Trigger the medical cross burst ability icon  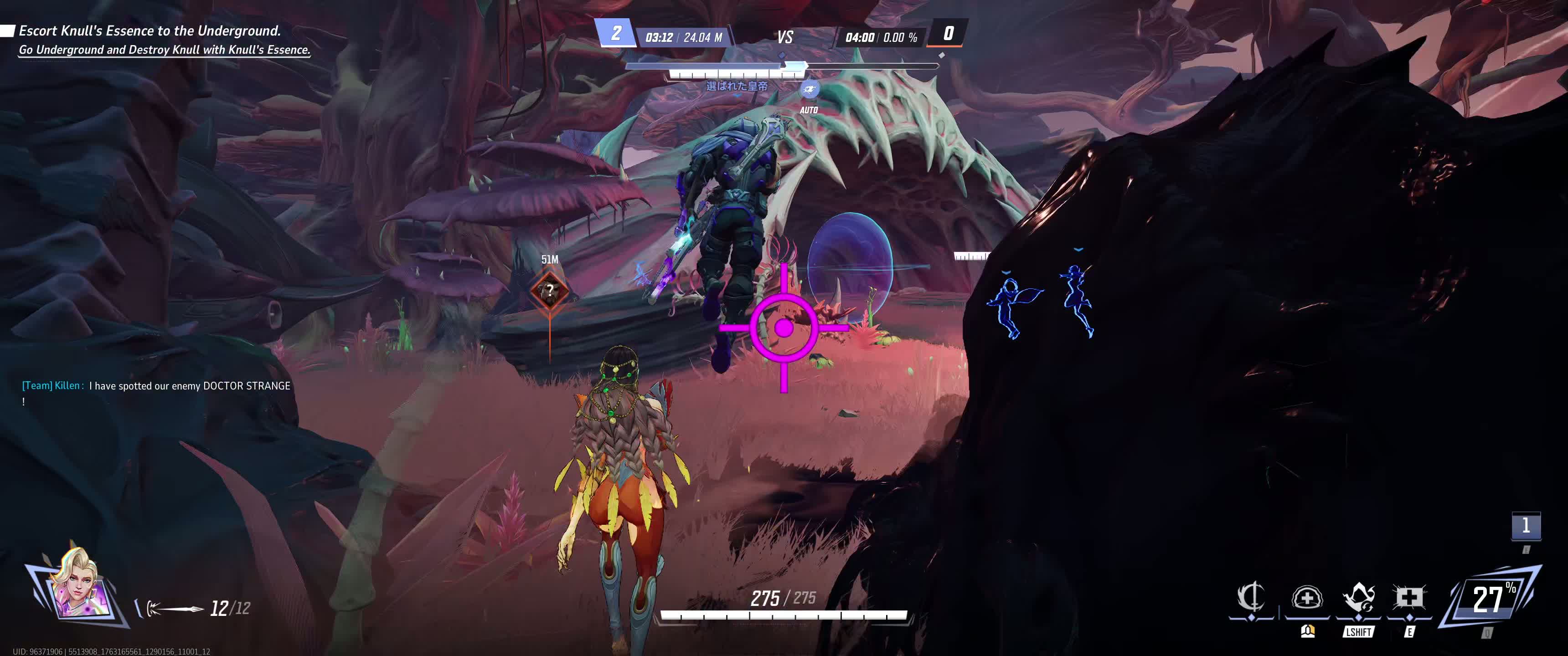[x=1409, y=598]
